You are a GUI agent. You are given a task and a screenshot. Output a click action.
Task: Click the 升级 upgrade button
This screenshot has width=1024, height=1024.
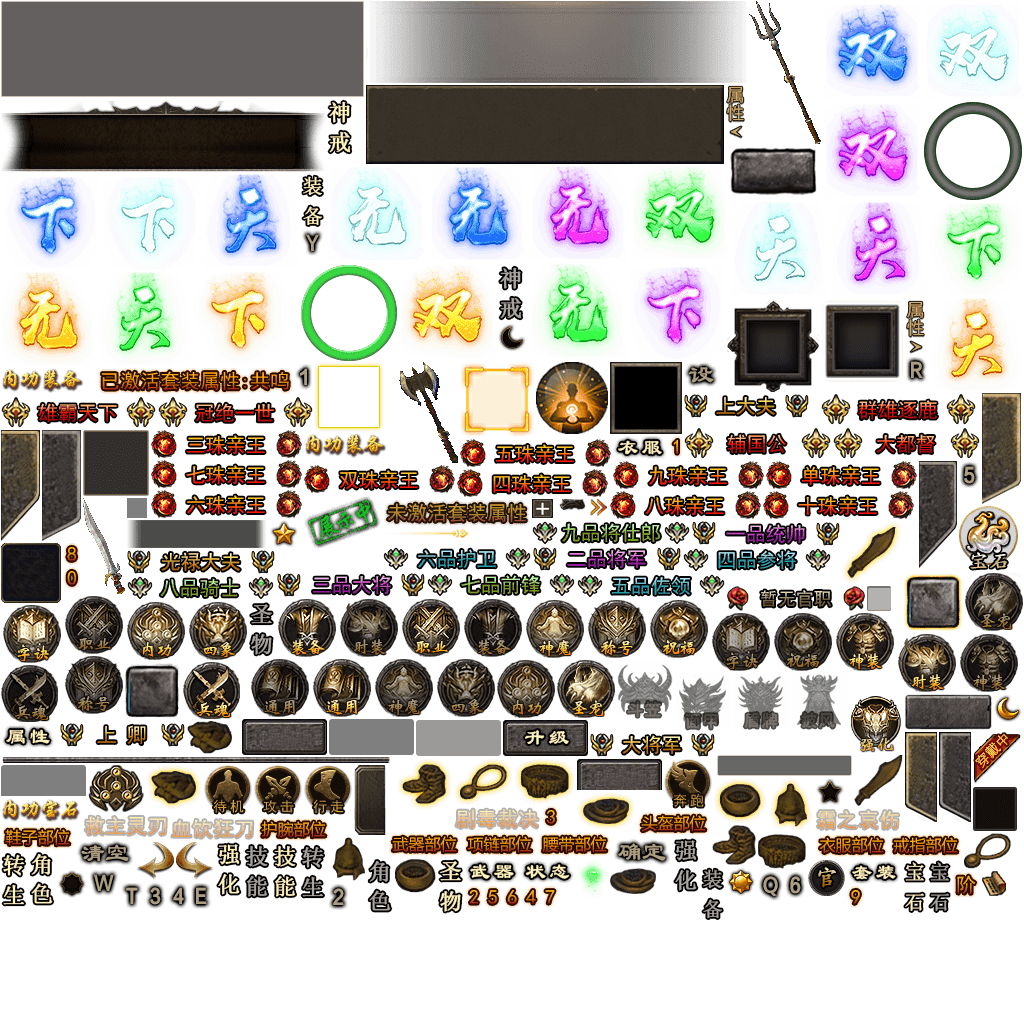pos(545,738)
